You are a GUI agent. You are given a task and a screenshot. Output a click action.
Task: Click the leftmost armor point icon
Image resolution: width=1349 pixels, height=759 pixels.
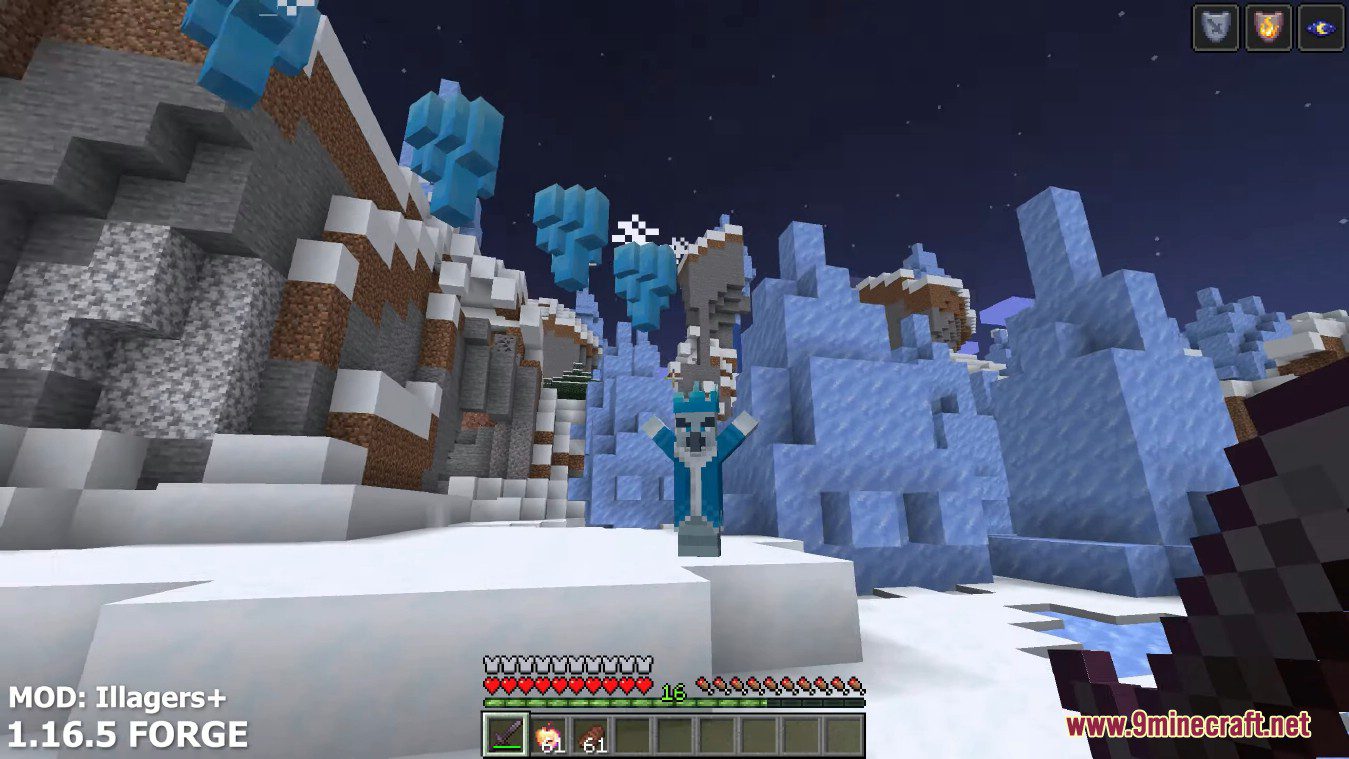[x=492, y=663]
